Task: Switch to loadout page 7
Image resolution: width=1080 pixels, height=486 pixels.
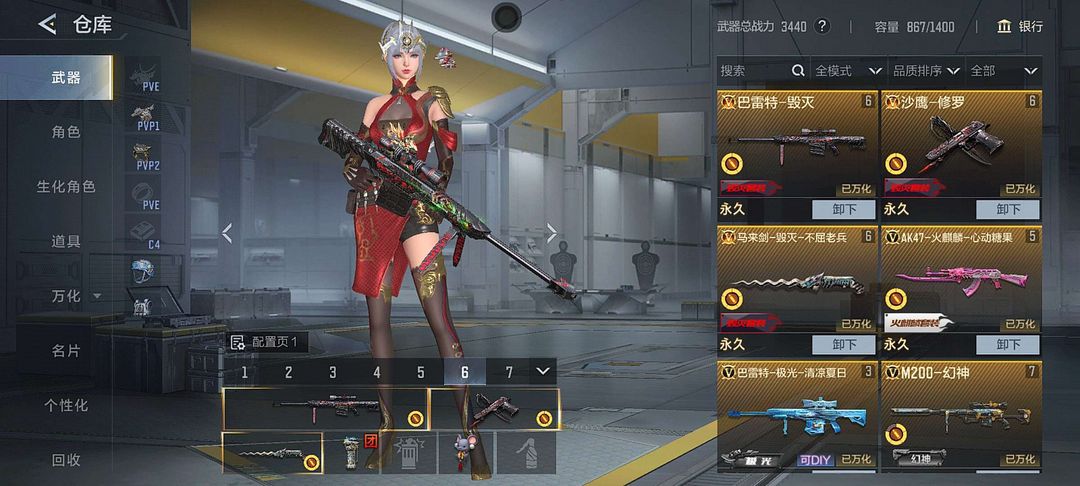Action: (x=509, y=372)
